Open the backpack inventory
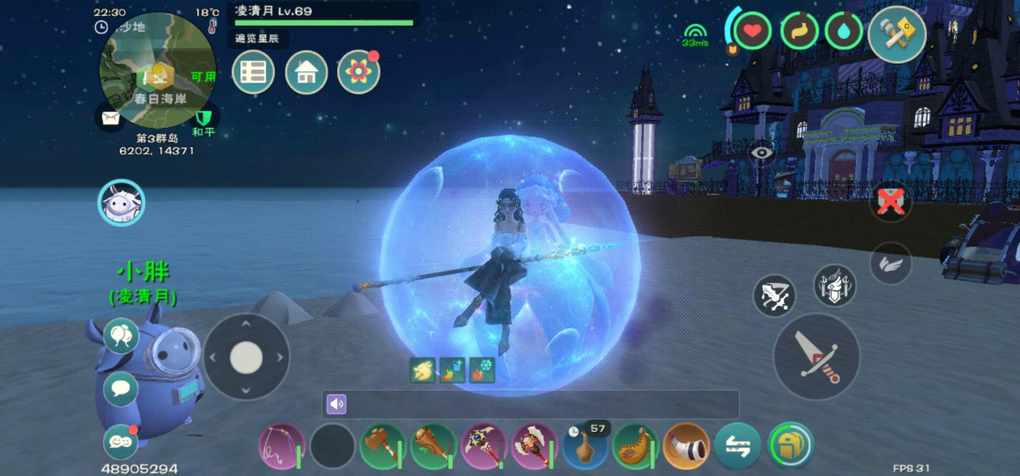 coord(790,446)
